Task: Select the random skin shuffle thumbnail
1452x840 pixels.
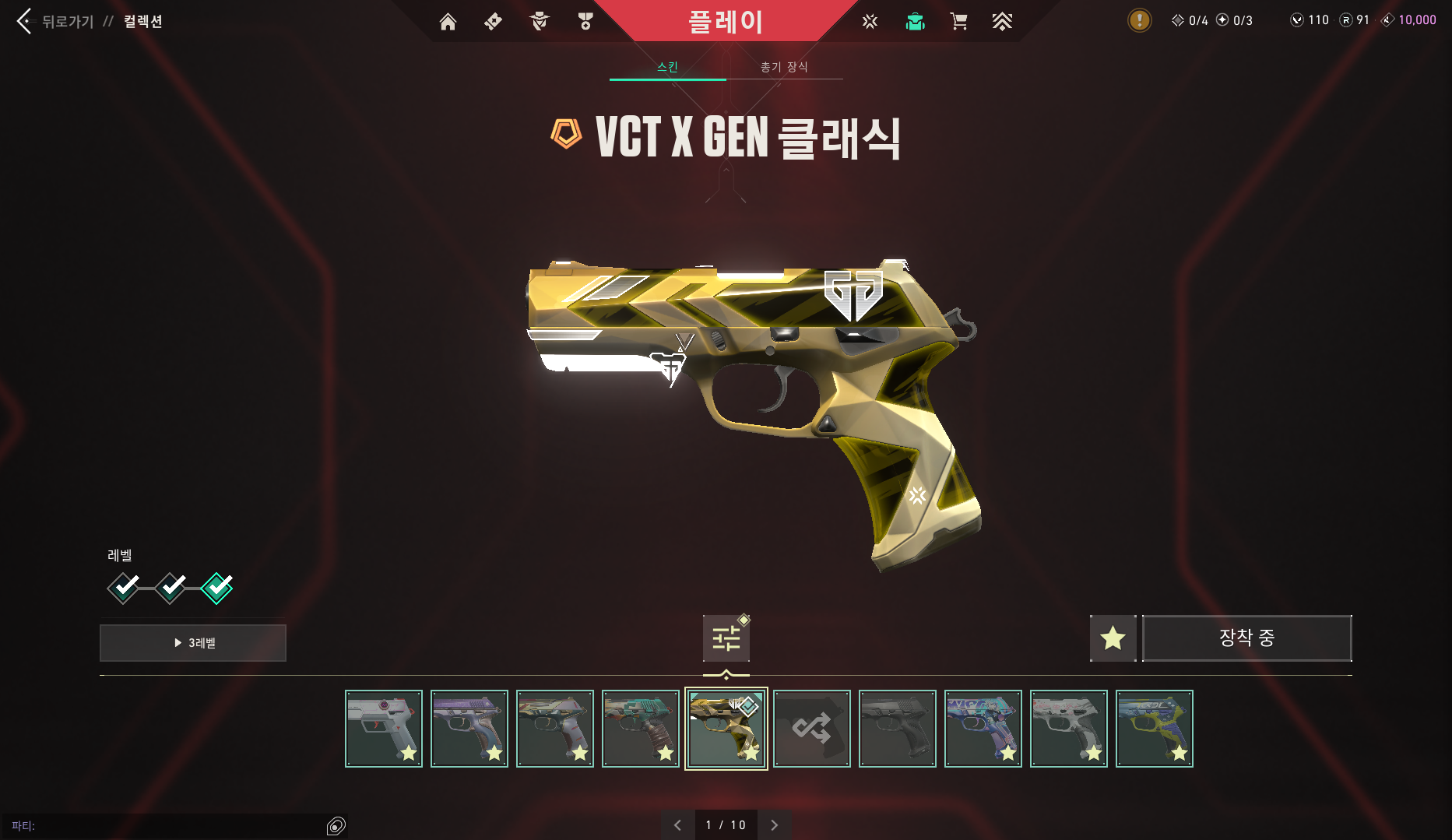Action: [x=812, y=729]
